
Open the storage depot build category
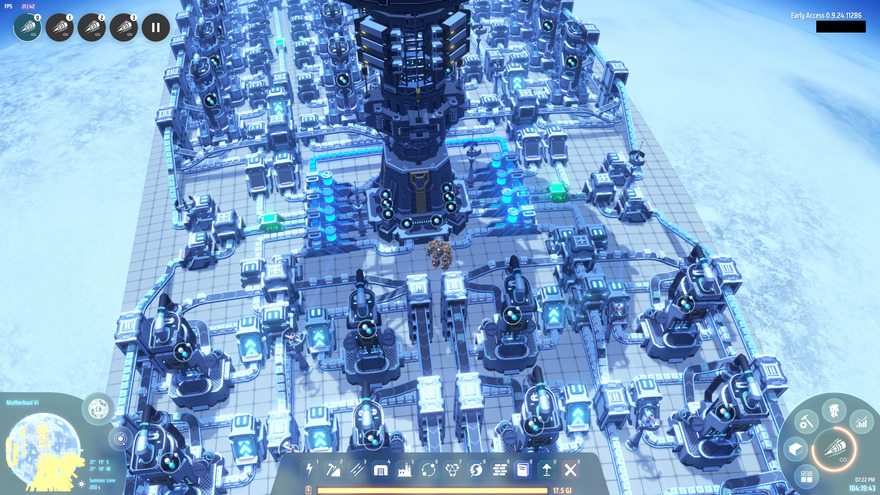[x=381, y=469]
